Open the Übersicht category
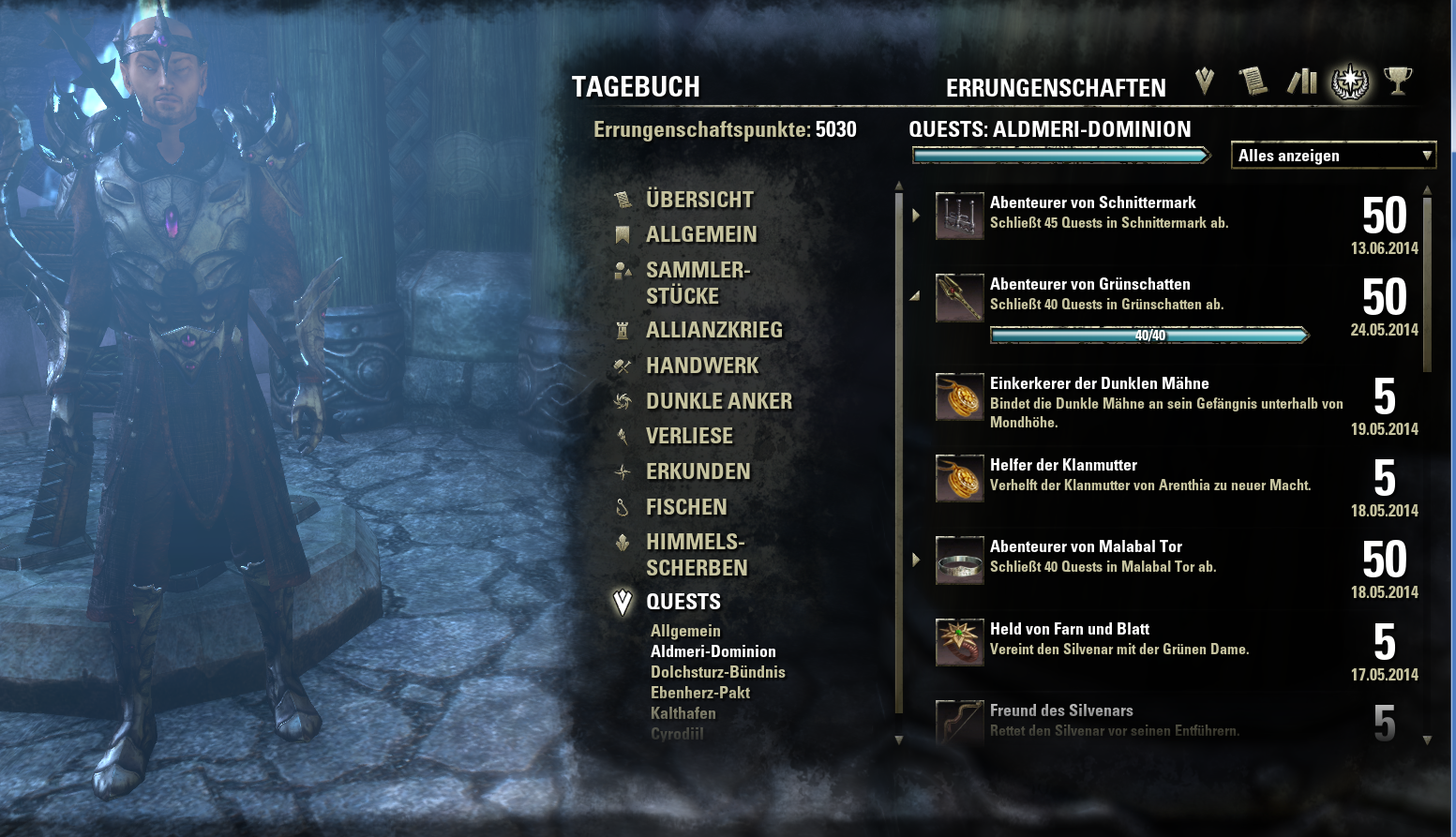 click(x=698, y=200)
